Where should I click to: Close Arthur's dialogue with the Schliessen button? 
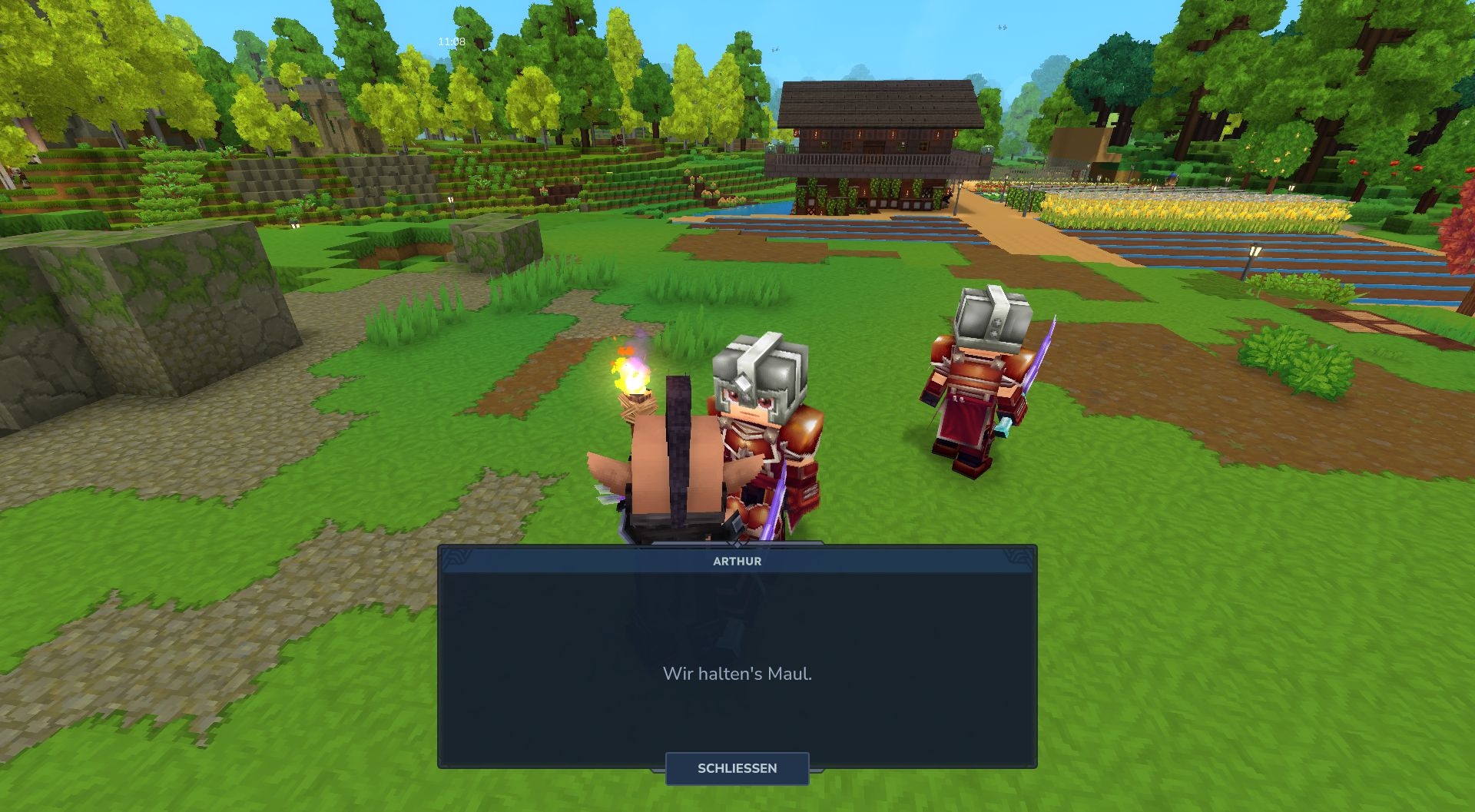737,768
